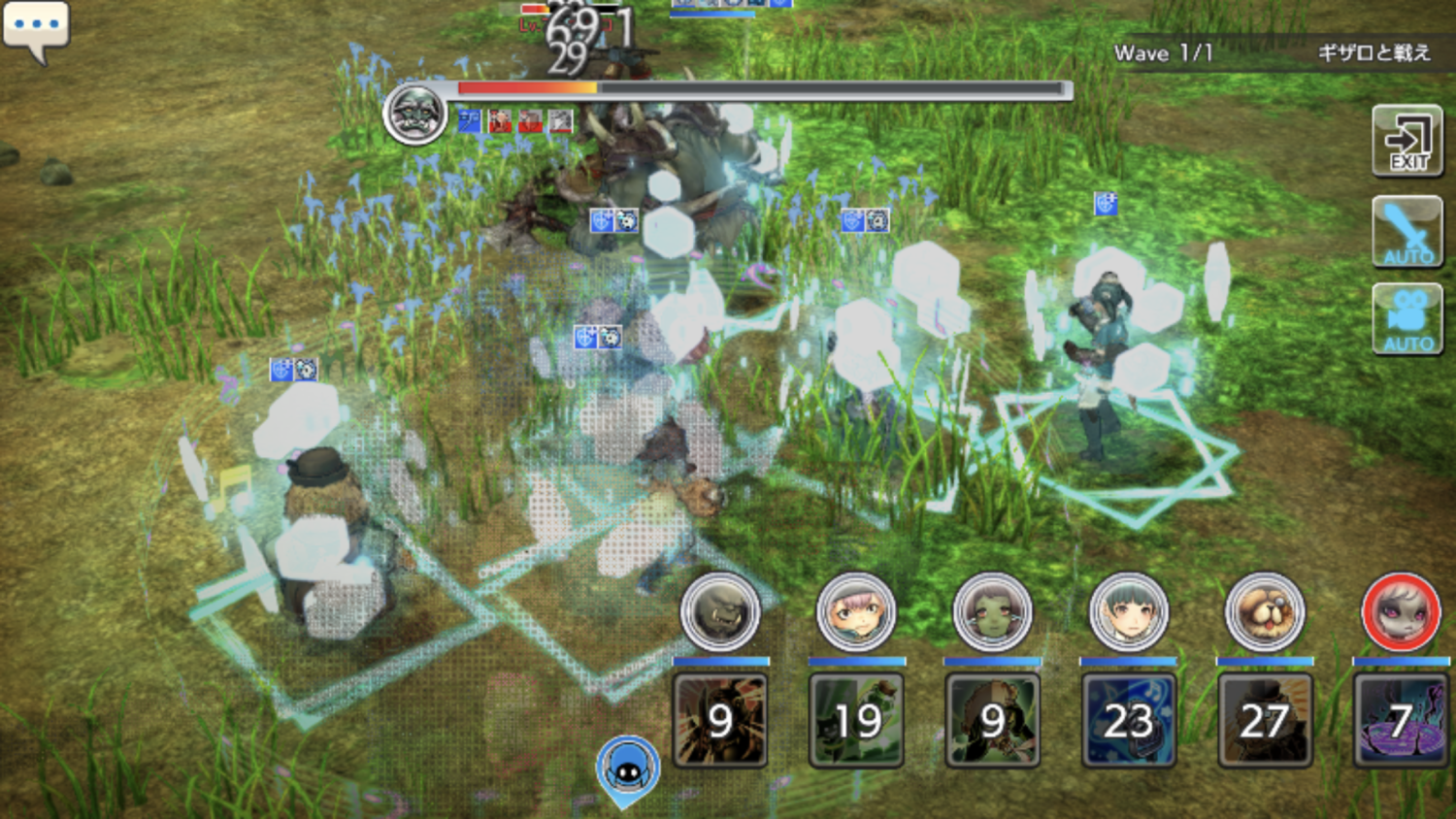Tap the EXIT button
The image size is (1456, 819).
pyautogui.click(x=1406, y=142)
